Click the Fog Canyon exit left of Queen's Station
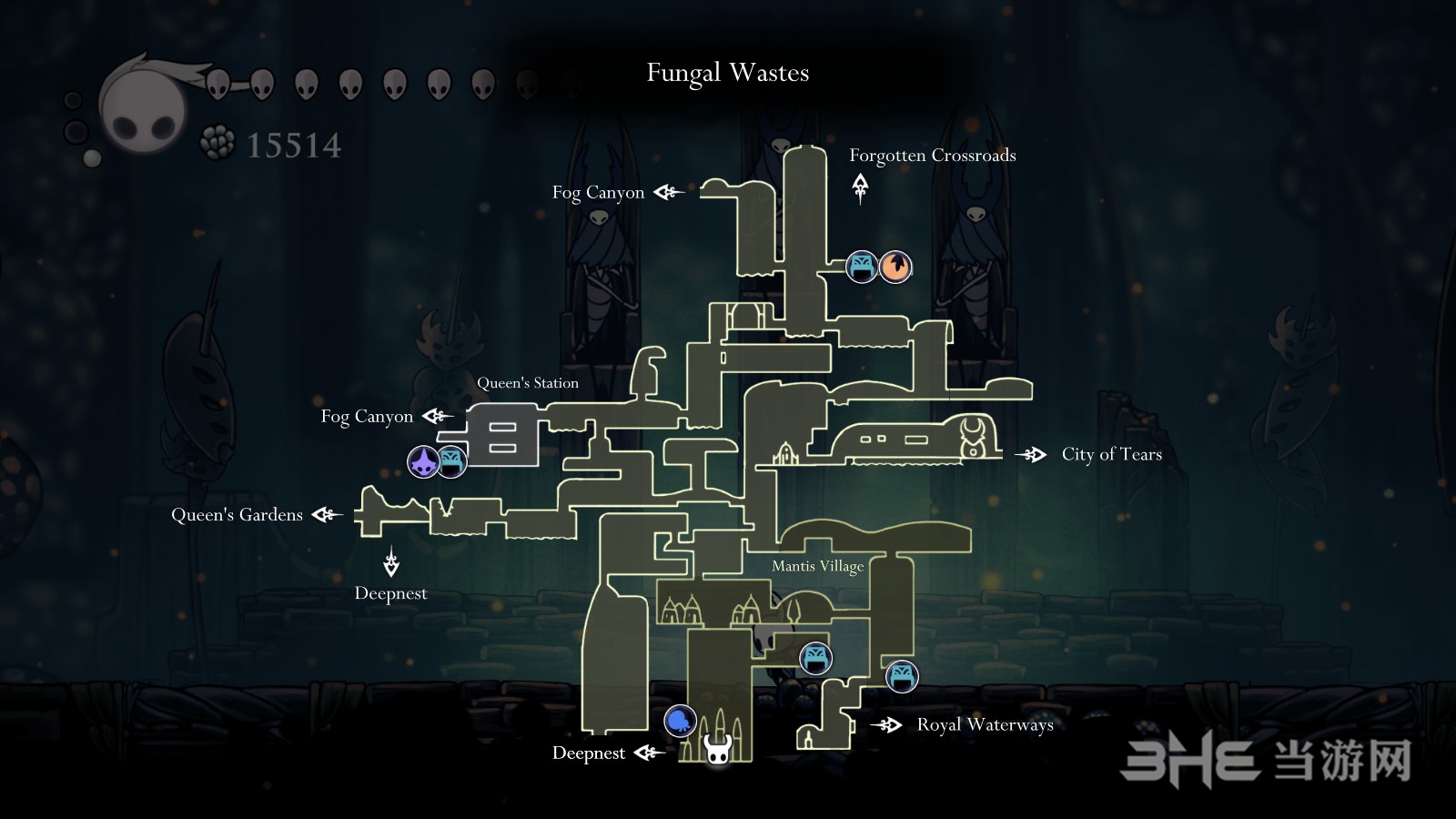This screenshot has width=1456, height=819. coord(367,417)
